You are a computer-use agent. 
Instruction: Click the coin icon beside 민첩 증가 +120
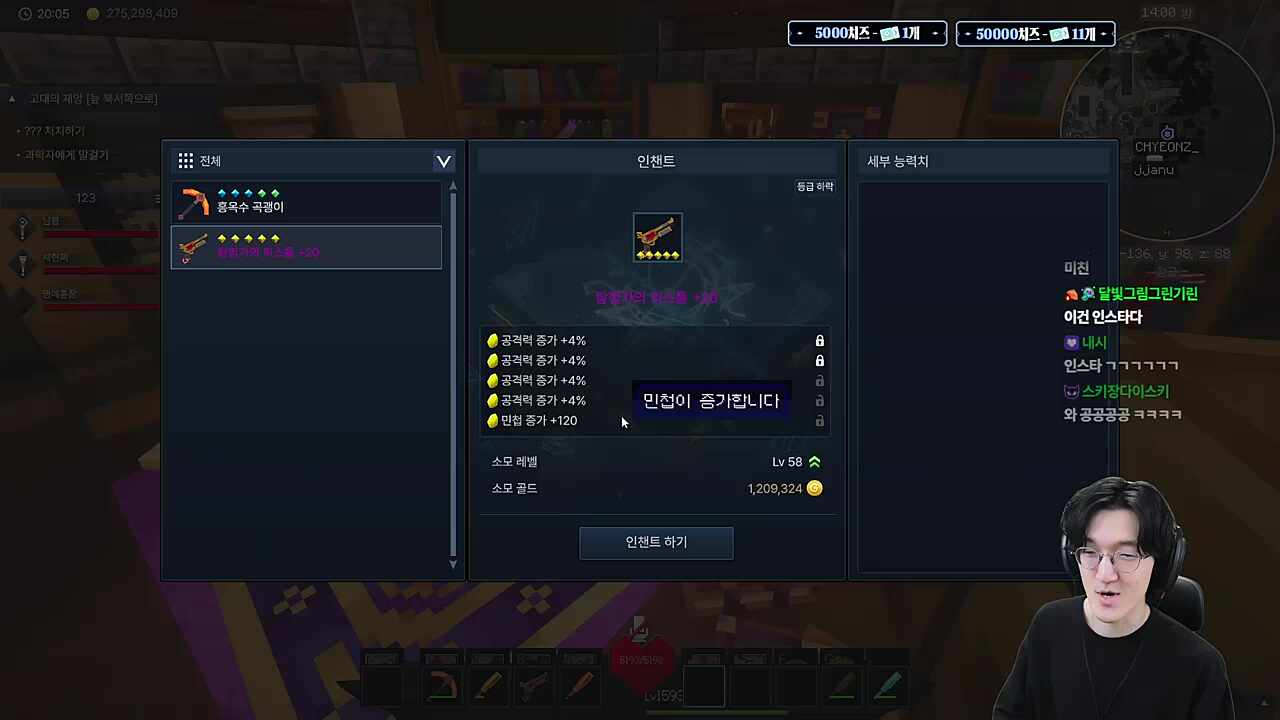(x=492, y=420)
